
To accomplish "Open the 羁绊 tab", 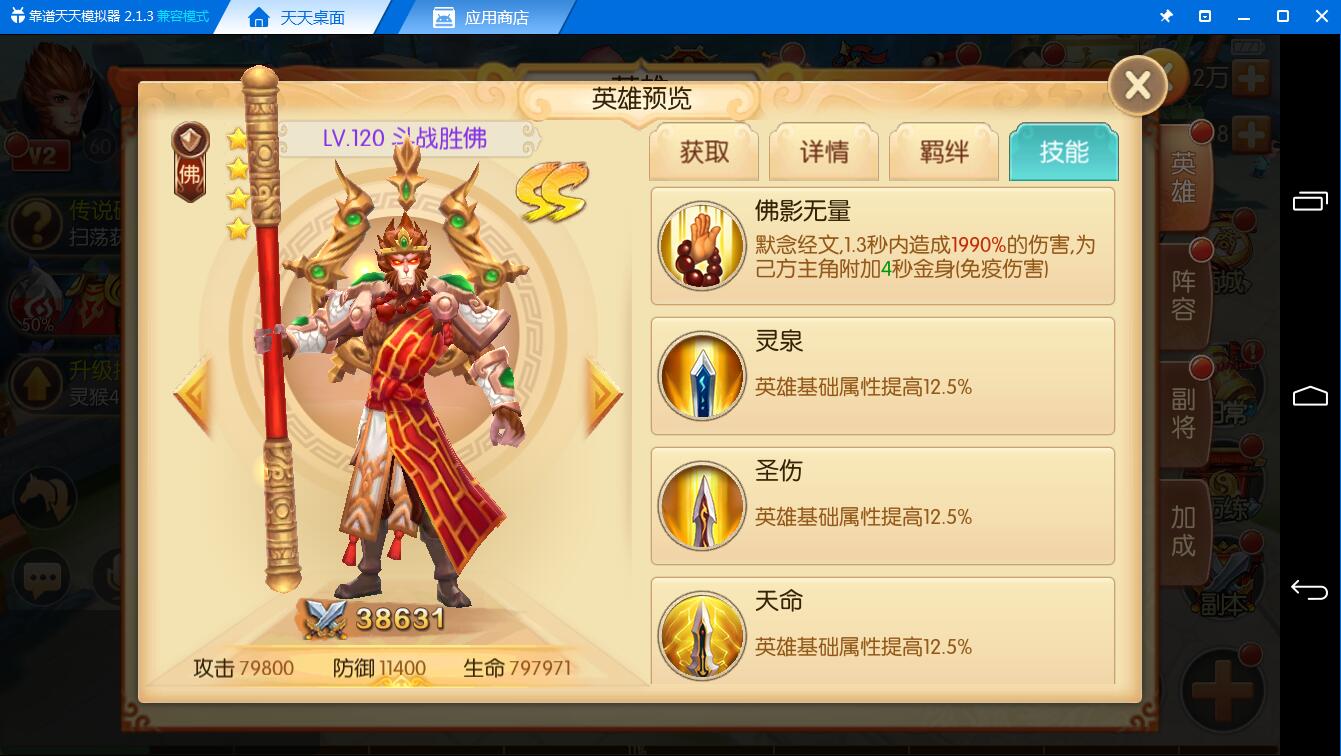I will pyautogui.click(x=944, y=152).
